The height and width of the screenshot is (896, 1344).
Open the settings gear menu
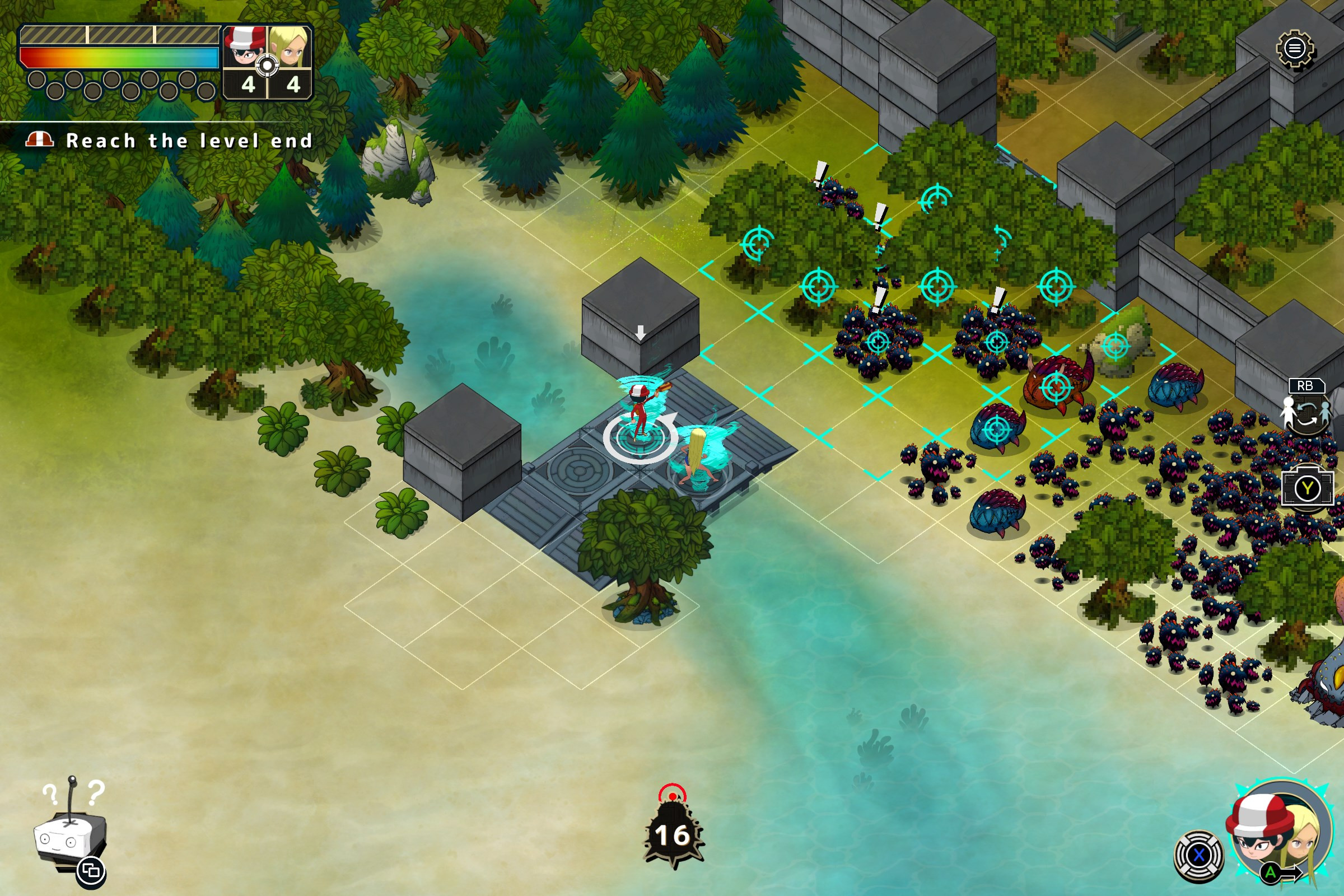[x=1295, y=49]
